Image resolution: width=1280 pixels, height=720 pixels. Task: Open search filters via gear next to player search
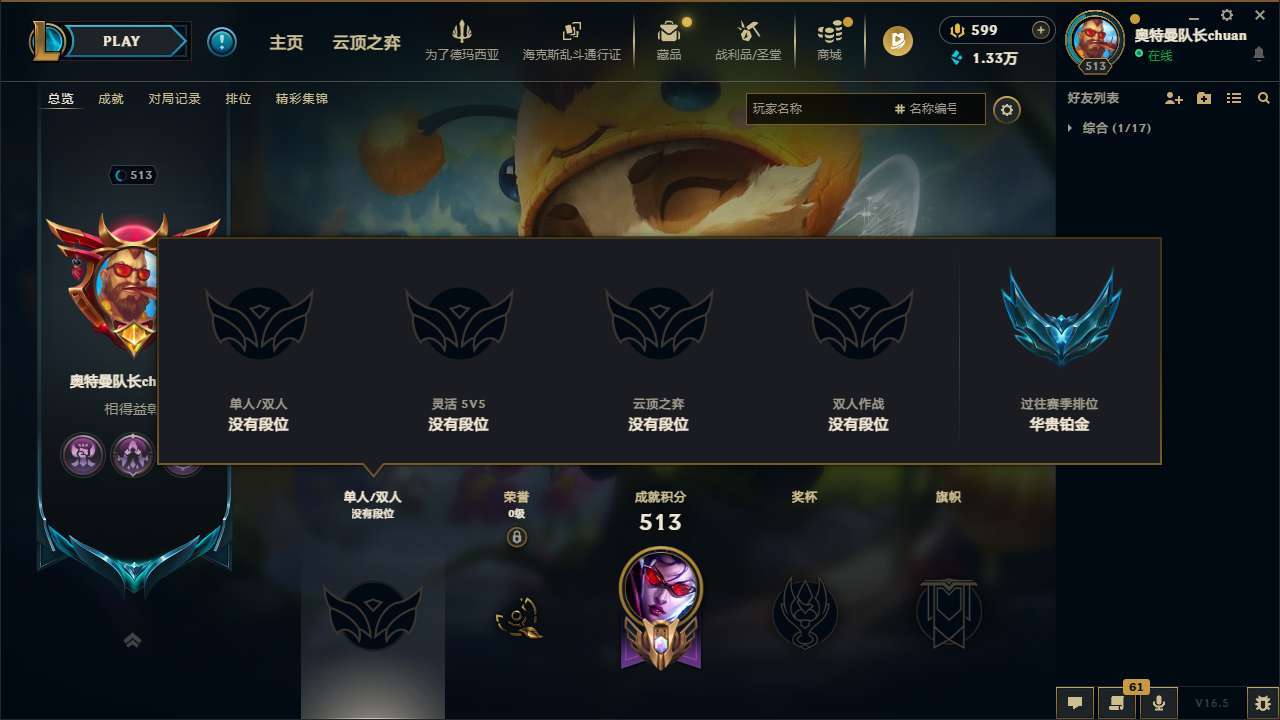coord(1007,109)
